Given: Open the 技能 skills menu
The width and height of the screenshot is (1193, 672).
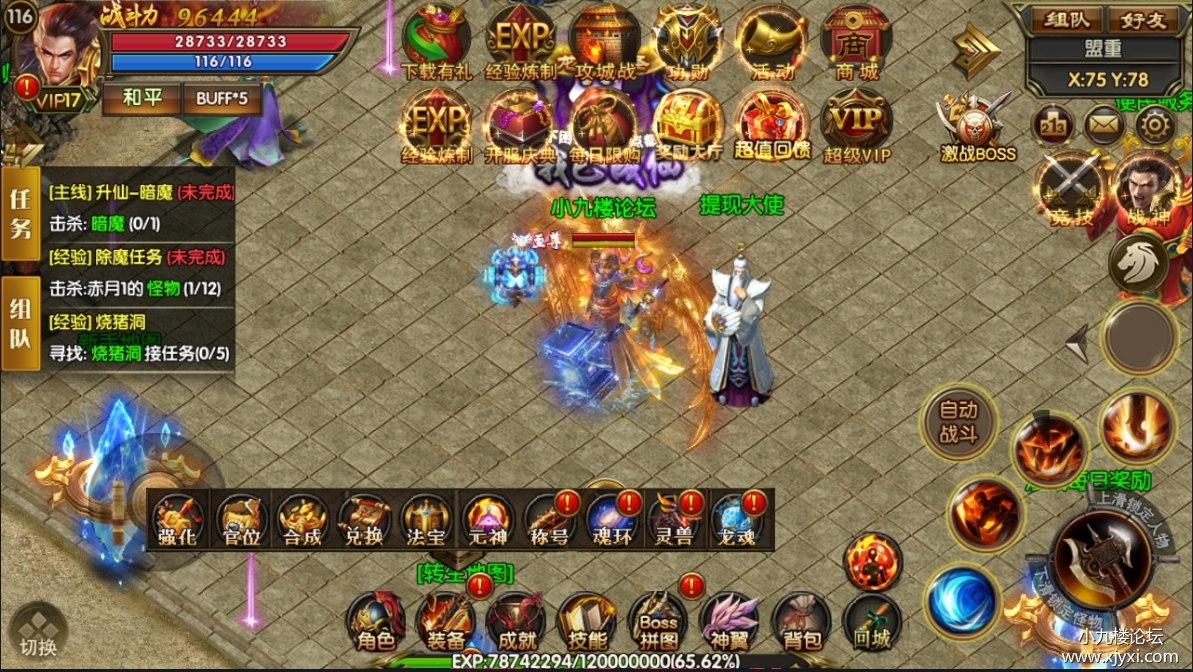Looking at the screenshot, I should 587,622.
